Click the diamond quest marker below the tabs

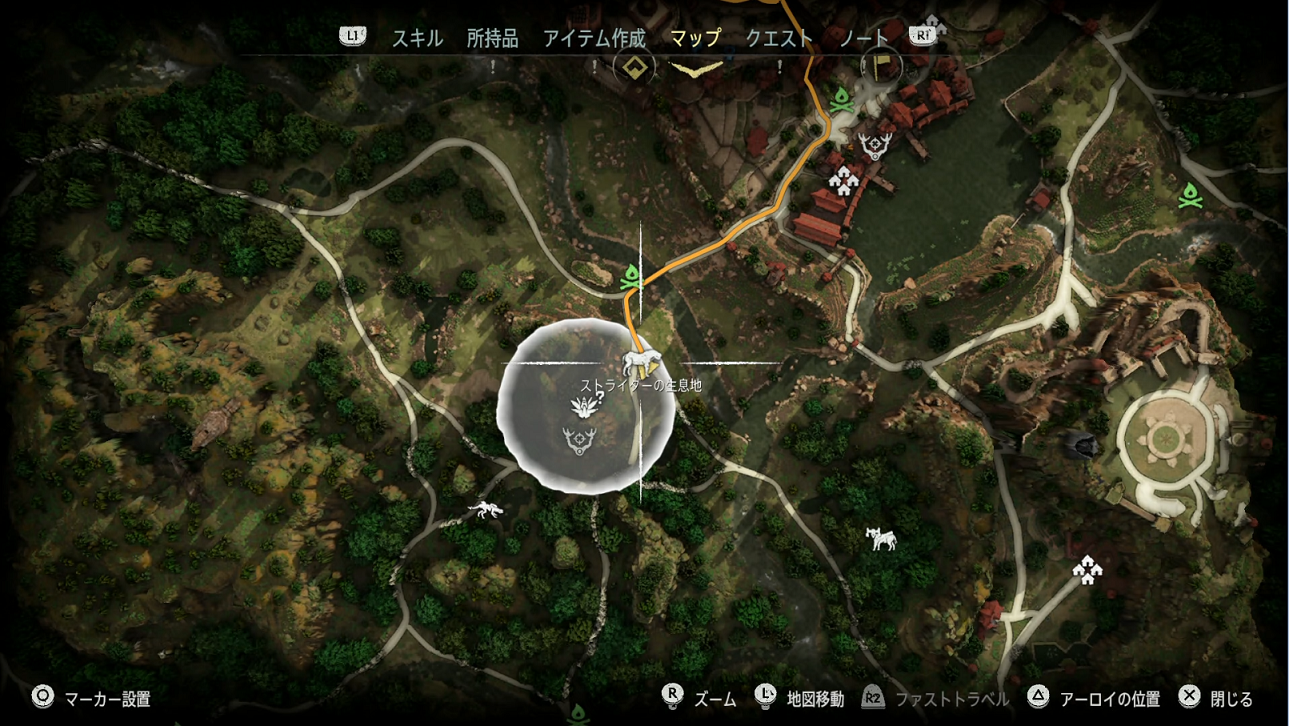point(633,68)
